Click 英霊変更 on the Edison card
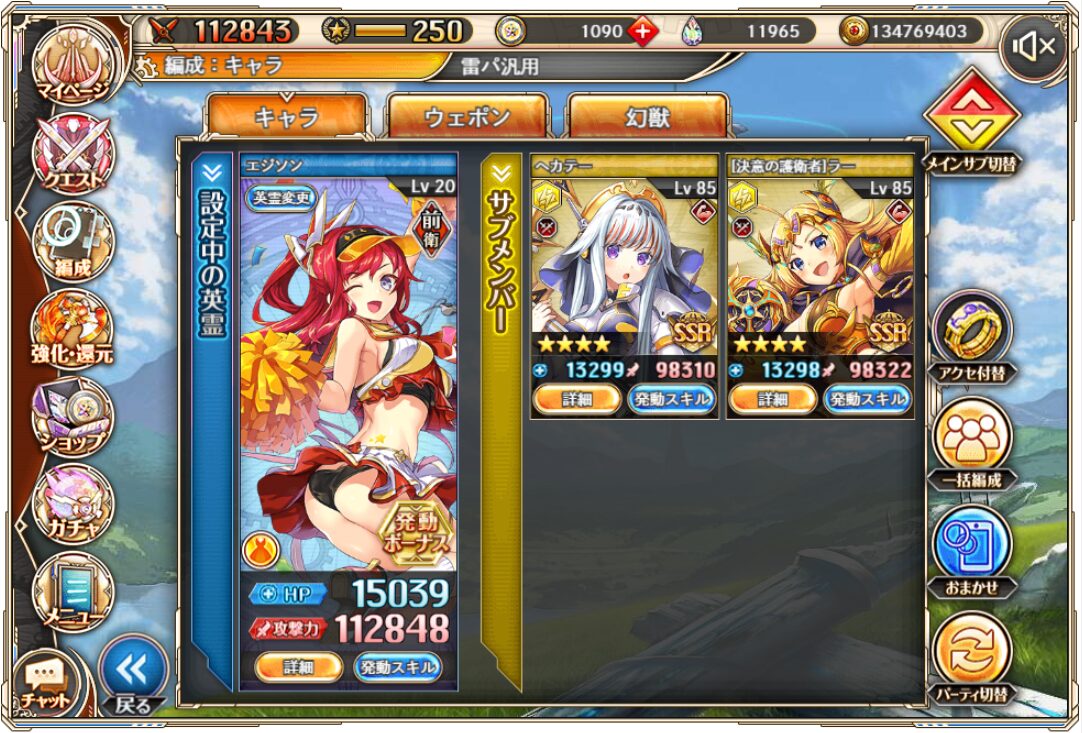The width and height of the screenshot is (1082, 733). (280, 197)
